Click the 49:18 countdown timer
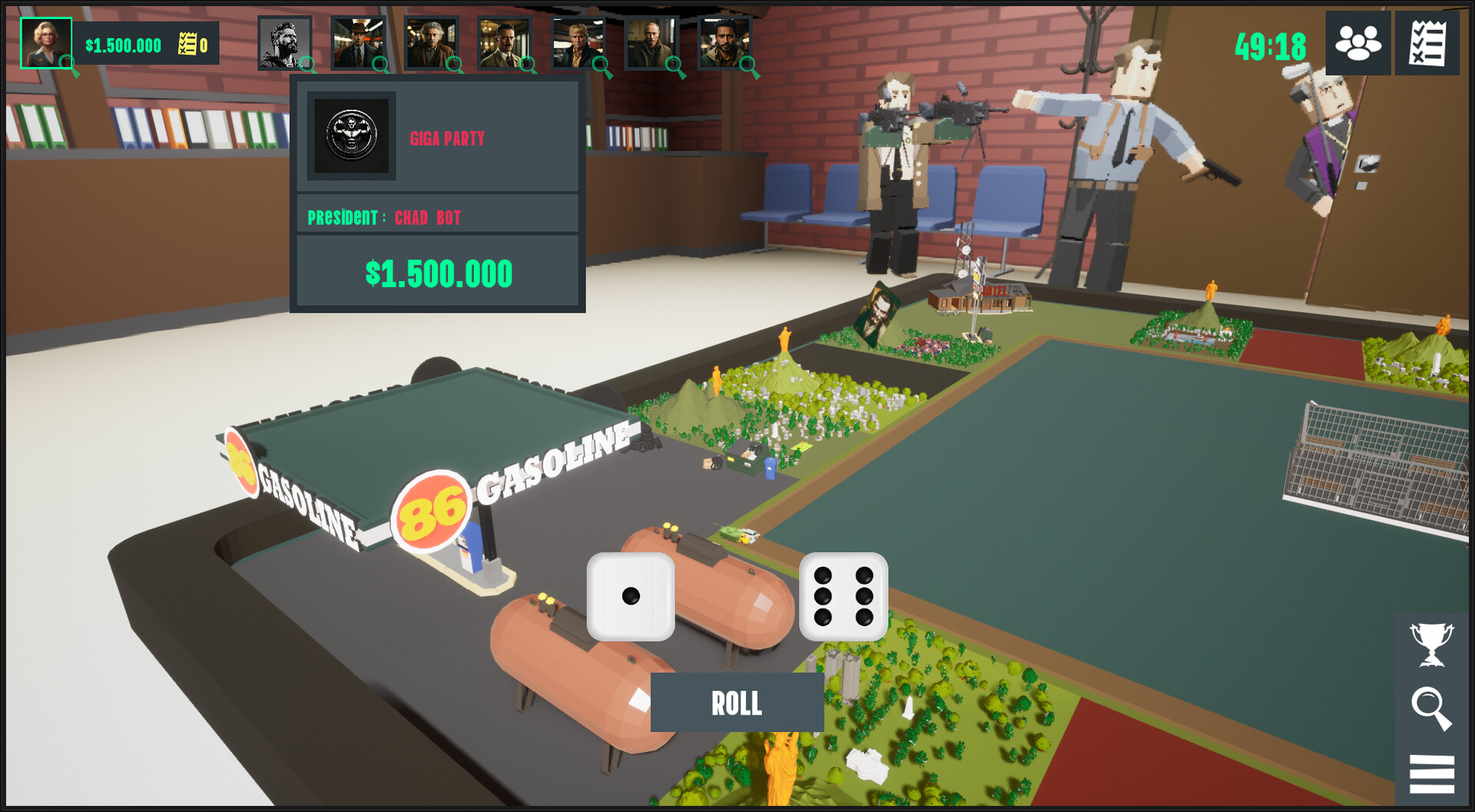This screenshot has height=812, width=1475. click(x=1271, y=46)
